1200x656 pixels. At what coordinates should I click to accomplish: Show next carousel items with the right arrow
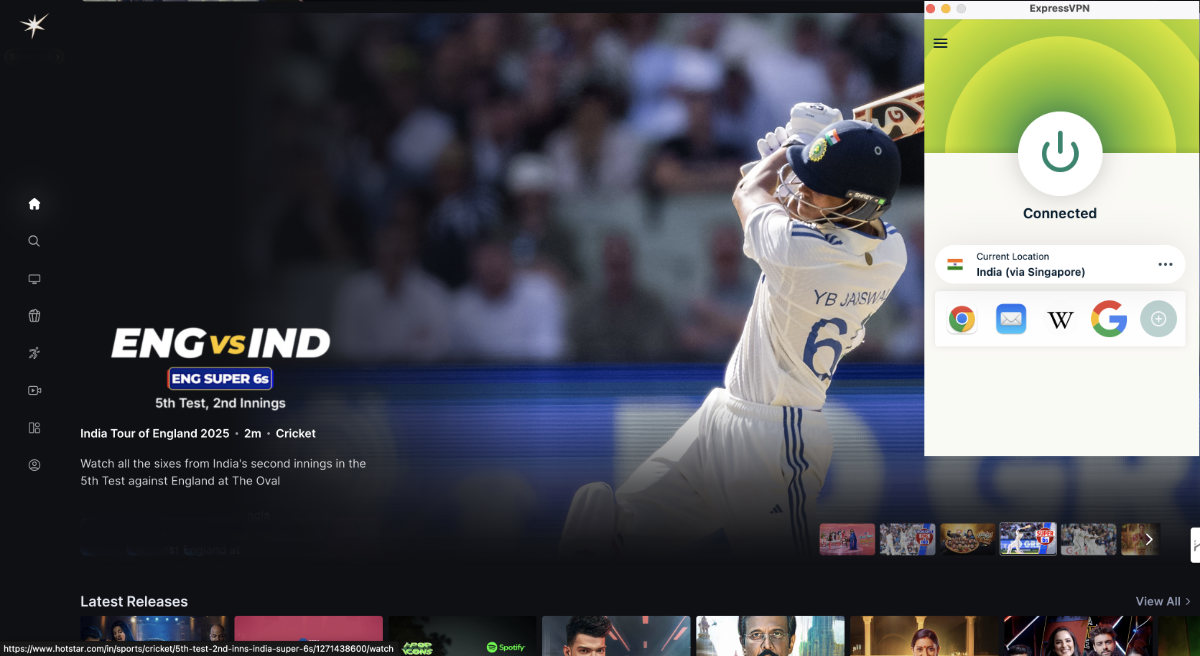pos(1149,539)
